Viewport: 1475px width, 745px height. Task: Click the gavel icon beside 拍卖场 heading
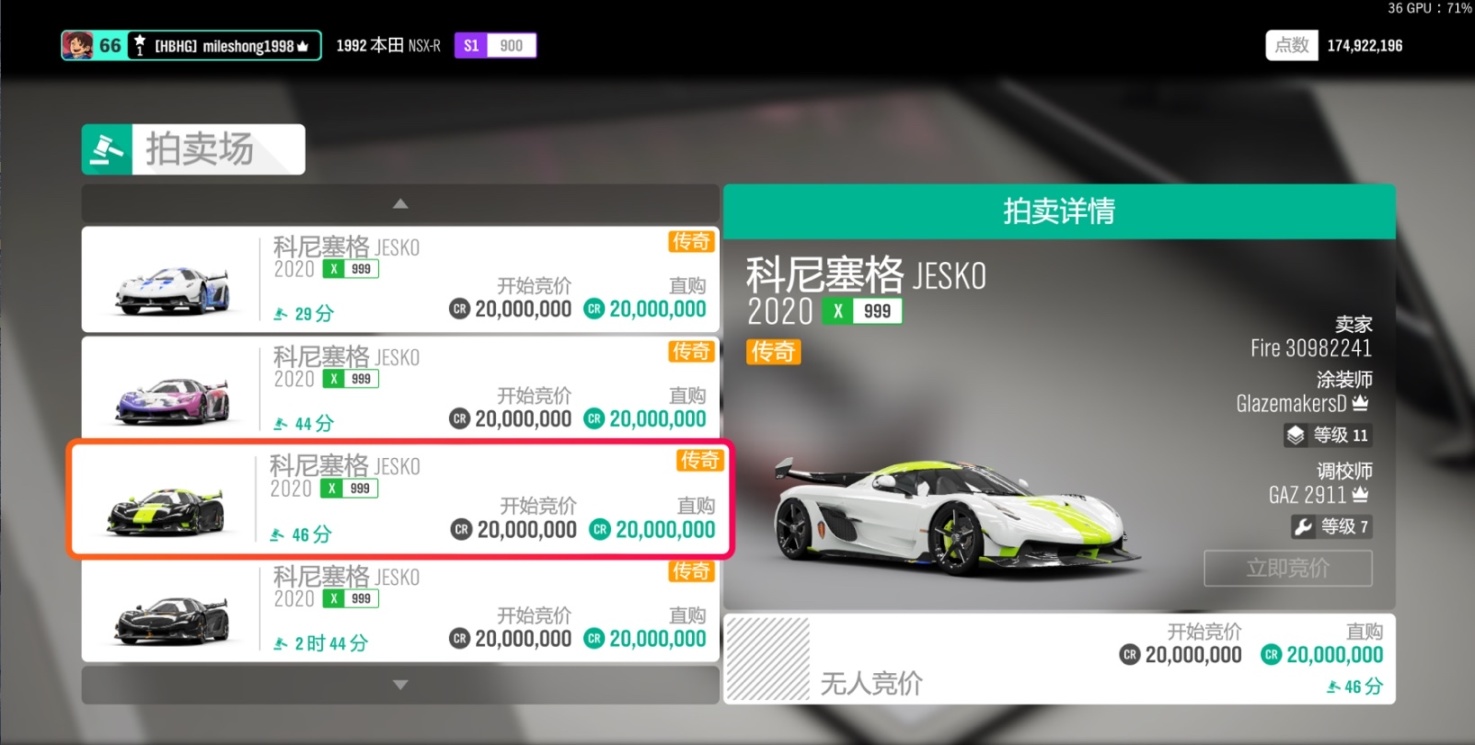pos(107,149)
